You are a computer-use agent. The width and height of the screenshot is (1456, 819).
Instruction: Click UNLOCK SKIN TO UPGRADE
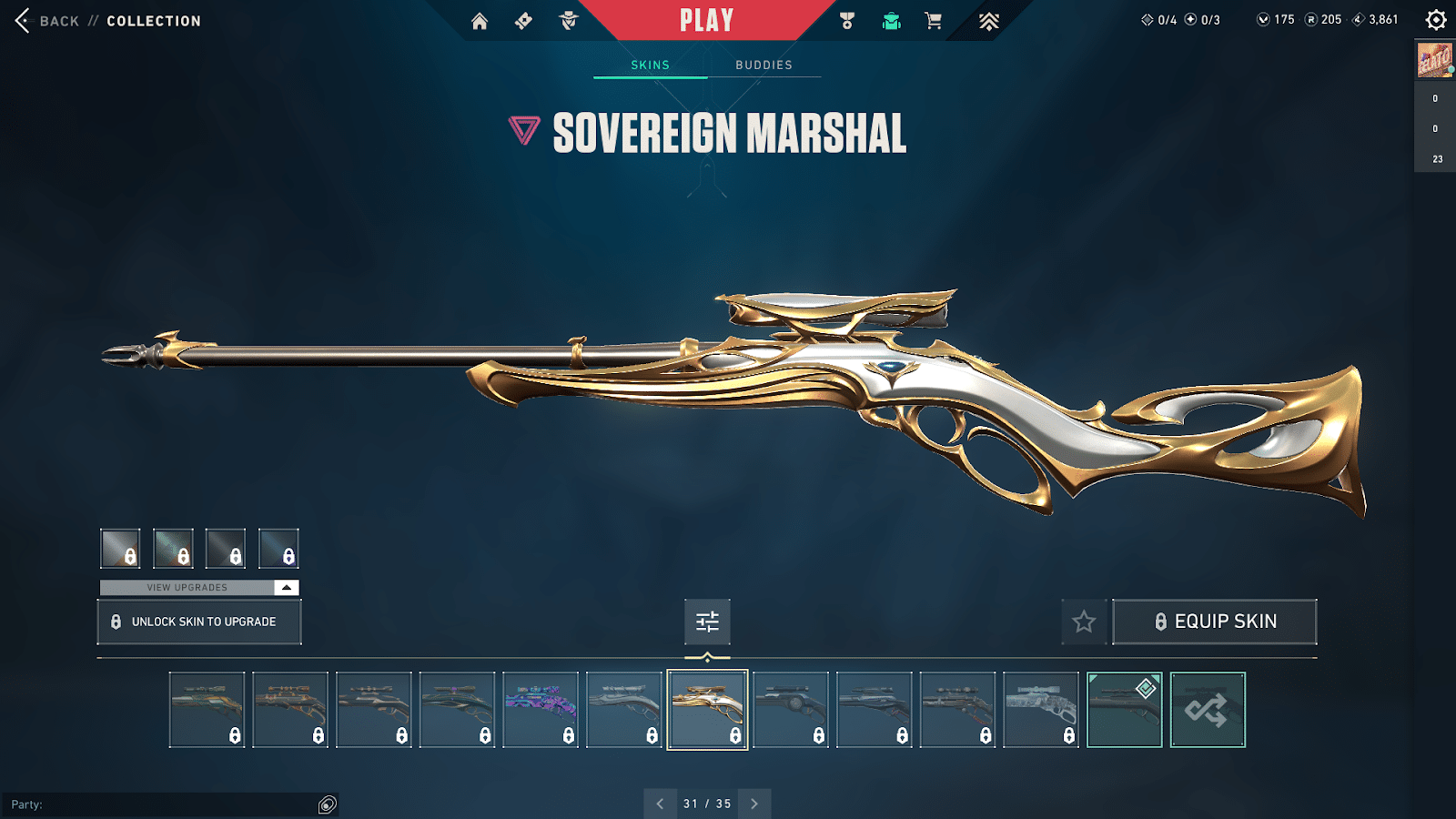coord(198,622)
